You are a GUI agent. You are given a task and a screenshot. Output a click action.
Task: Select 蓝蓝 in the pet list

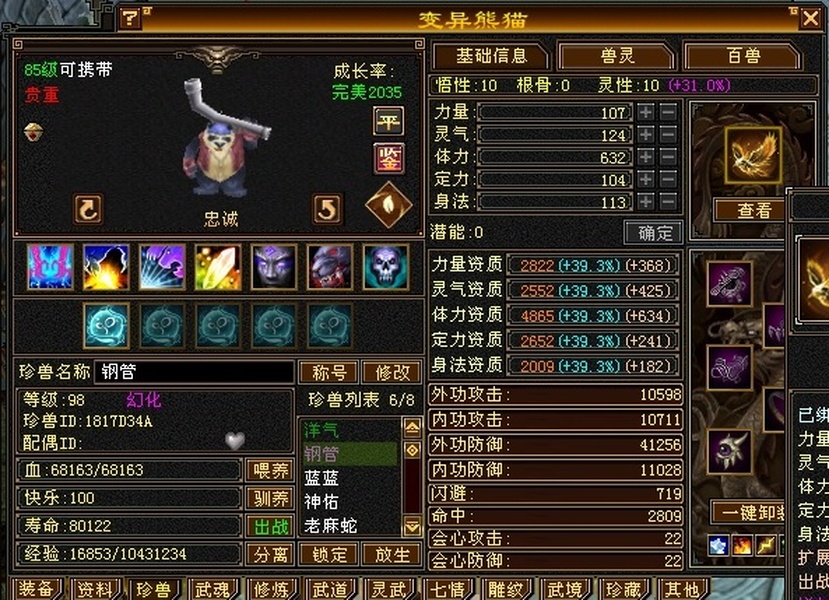click(322, 478)
